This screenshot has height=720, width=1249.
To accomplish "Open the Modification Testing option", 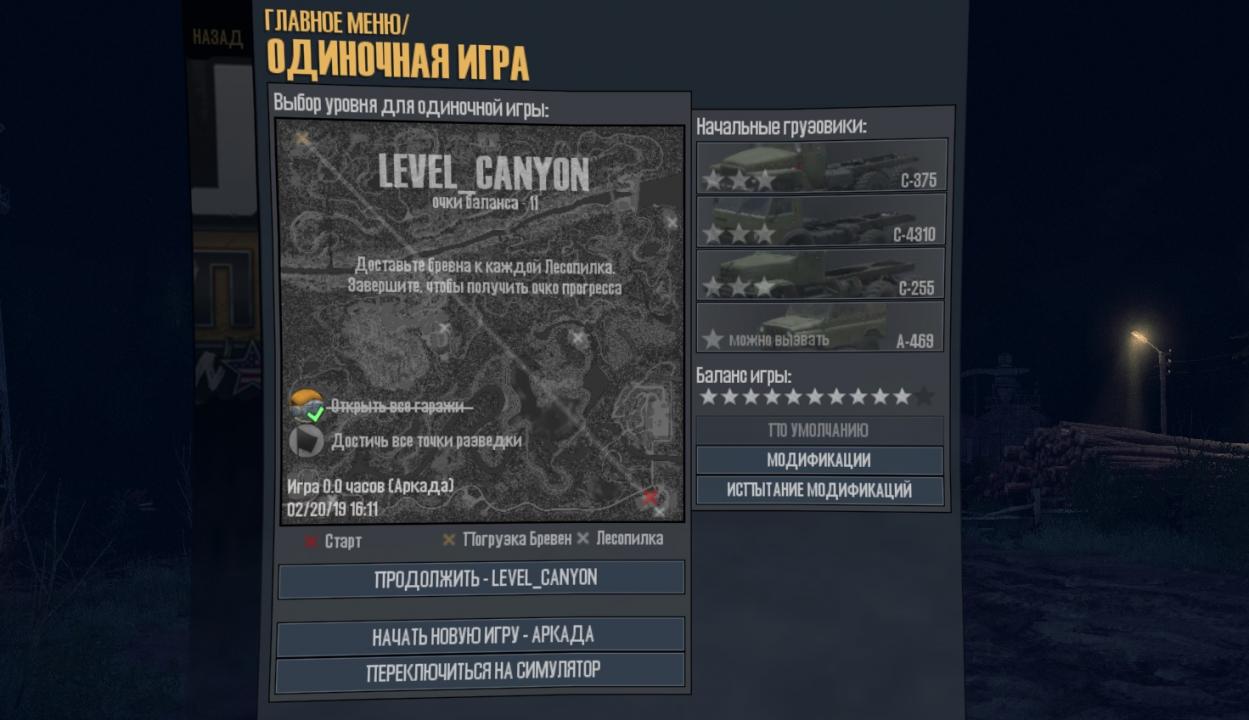I will 819,491.
